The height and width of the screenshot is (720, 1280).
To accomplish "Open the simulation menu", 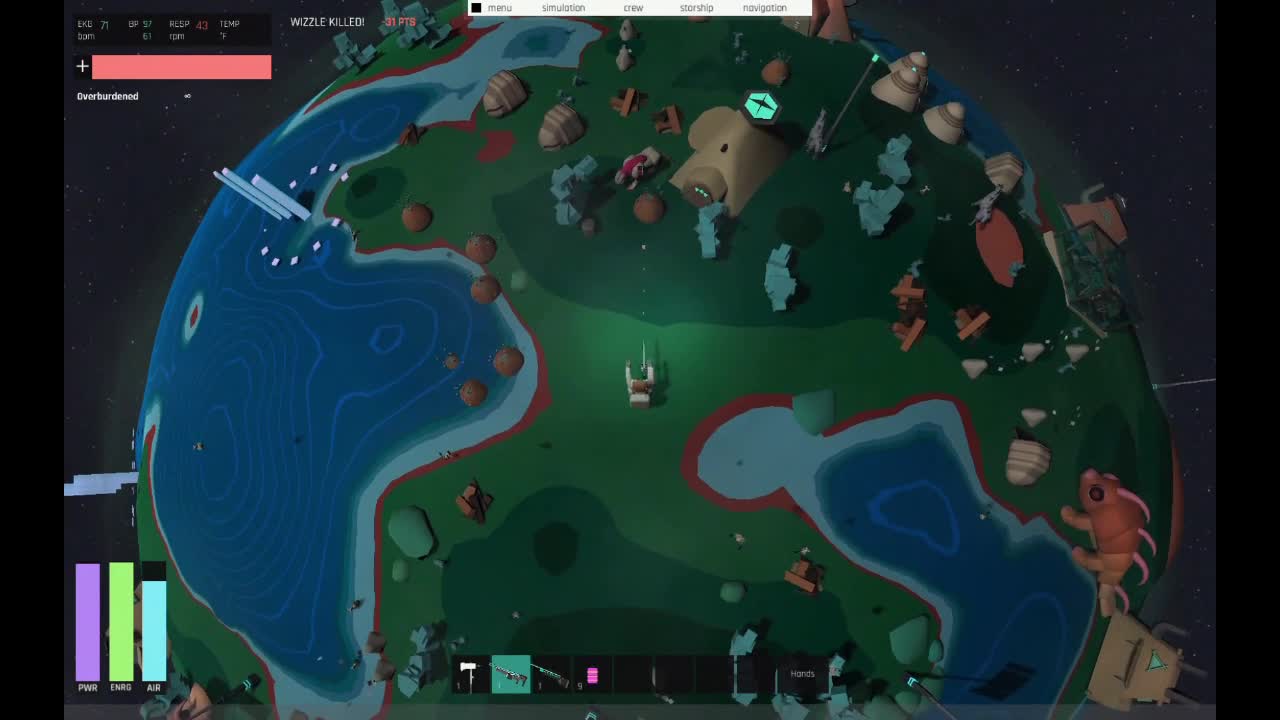I will click(562, 7).
